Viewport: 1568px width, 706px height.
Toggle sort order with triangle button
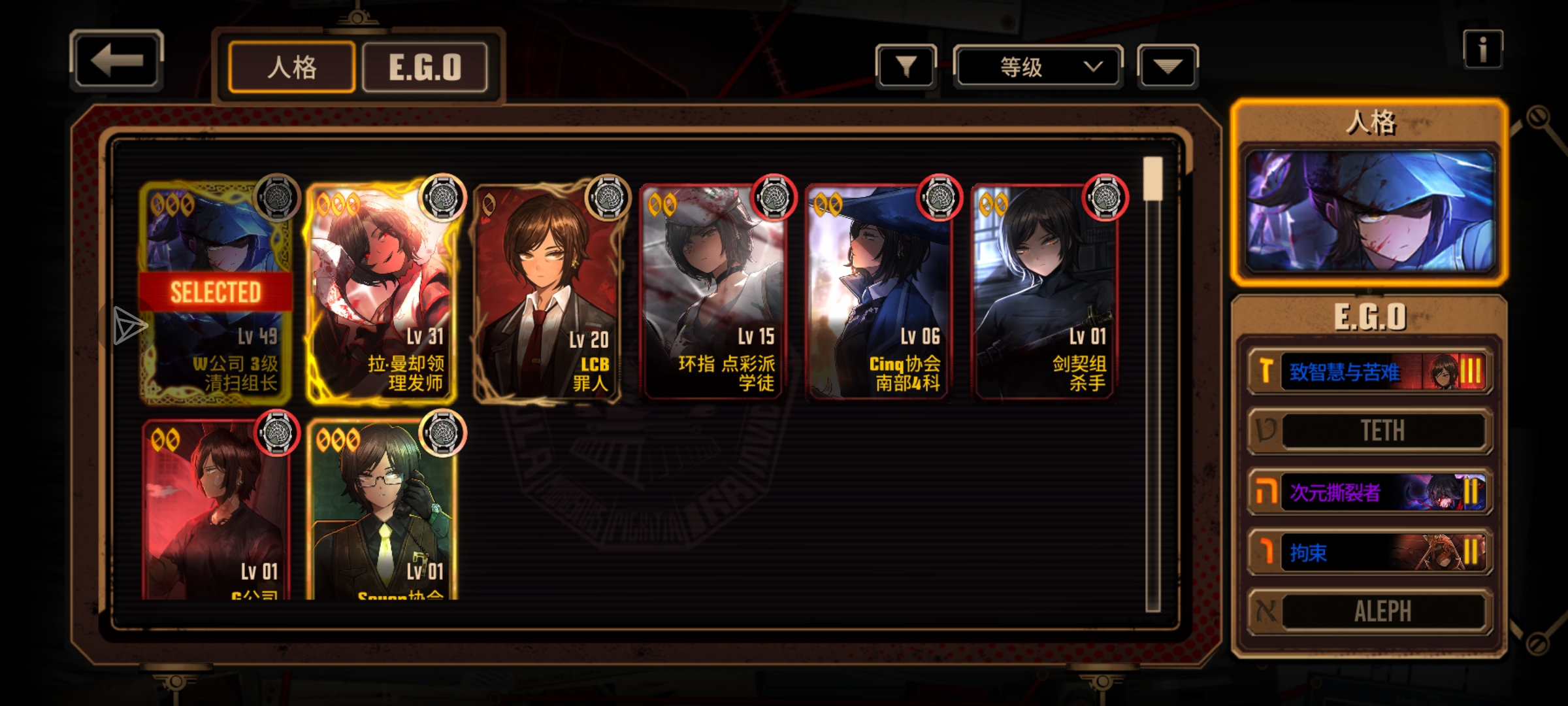[x=1168, y=66]
